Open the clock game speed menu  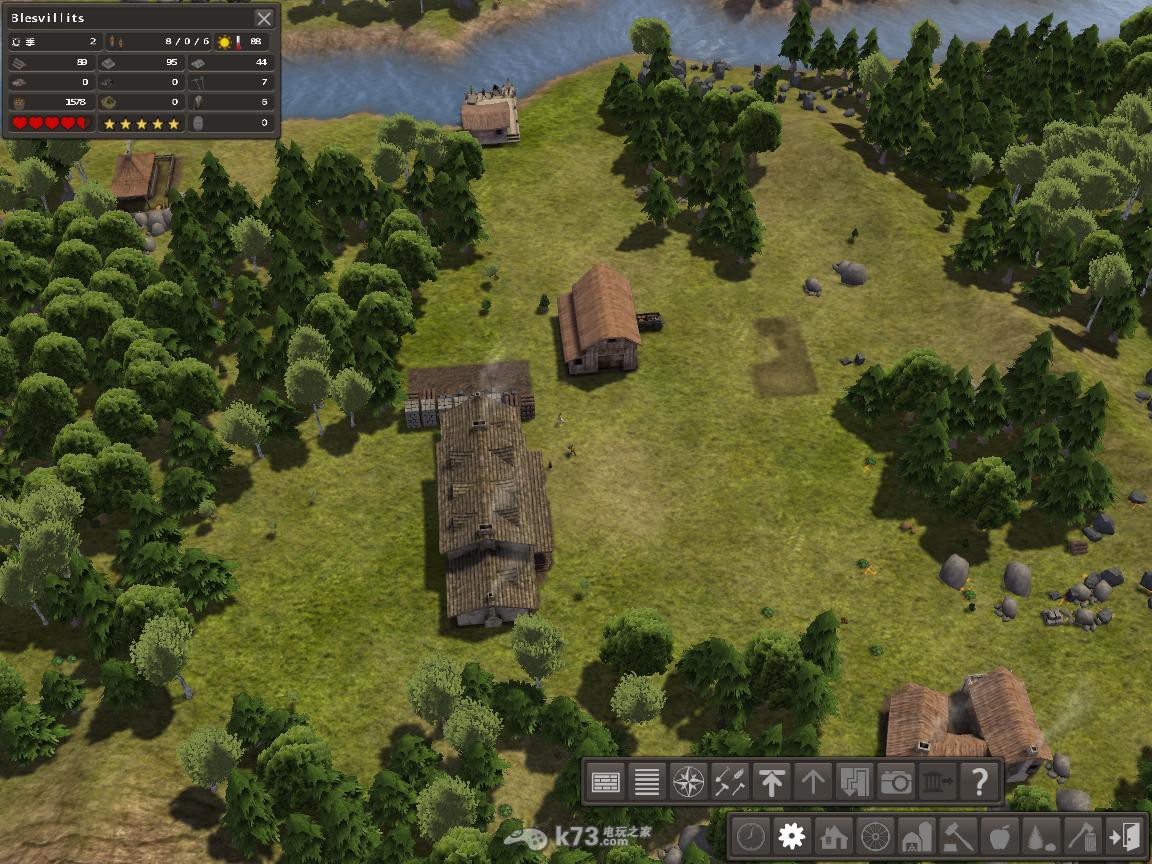coord(752,835)
